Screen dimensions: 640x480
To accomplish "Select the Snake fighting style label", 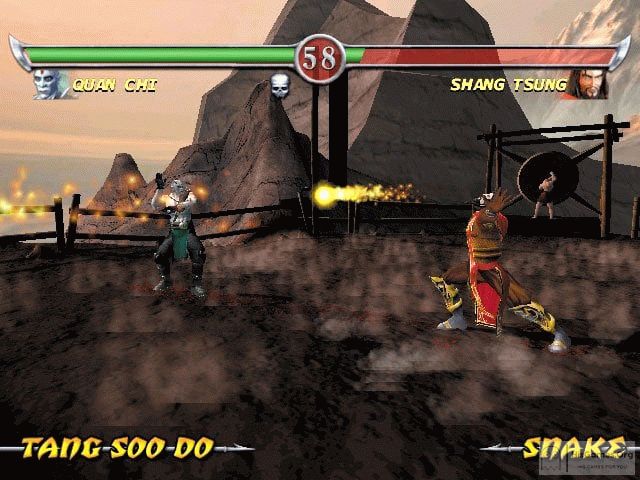I will (x=566, y=447).
